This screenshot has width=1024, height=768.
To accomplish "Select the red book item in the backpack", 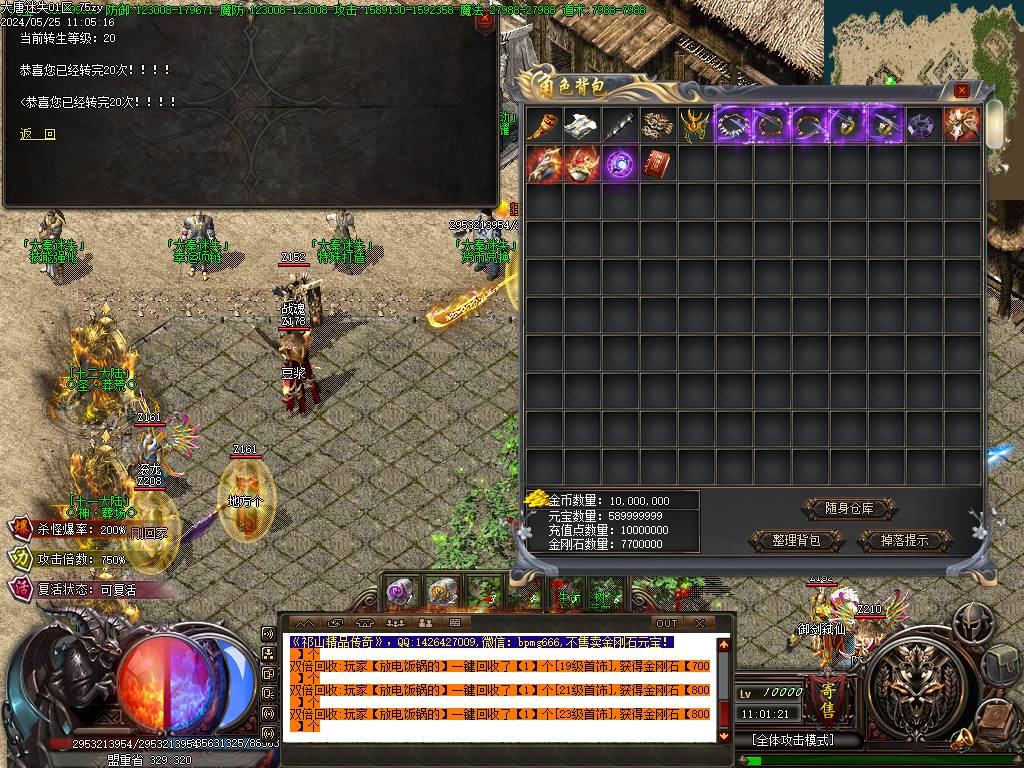I will [x=658, y=163].
